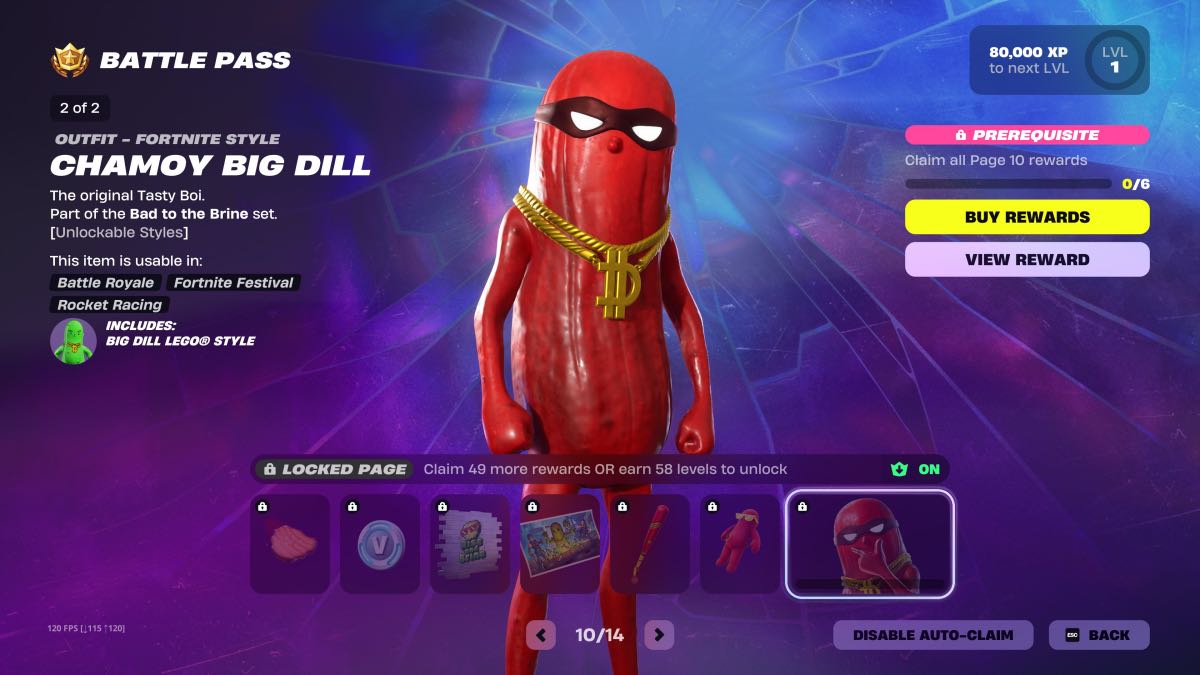Go back with the Back button
This screenshot has height=675, width=1200.
coord(1098,635)
